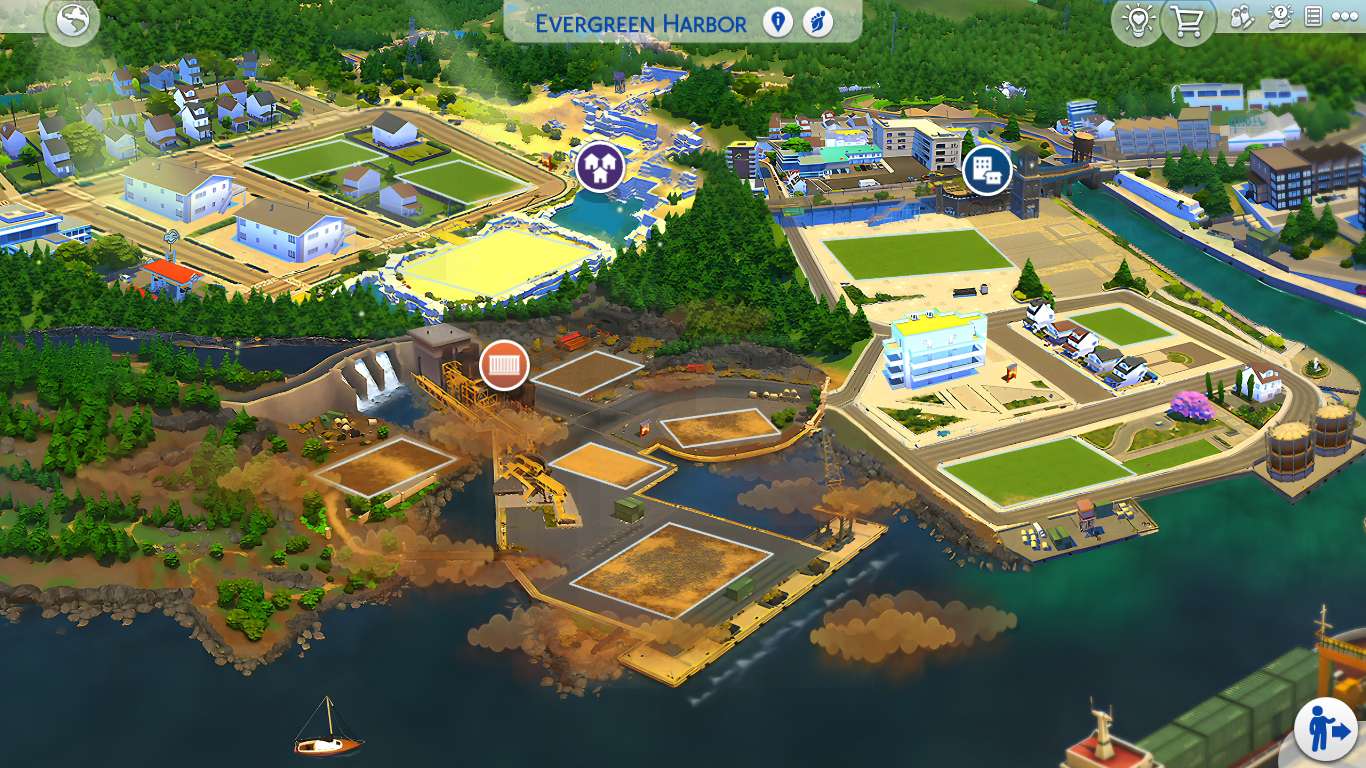Show the Evergreen Harbor world info pin
Image resolution: width=1366 pixels, height=768 pixels.
(778, 22)
